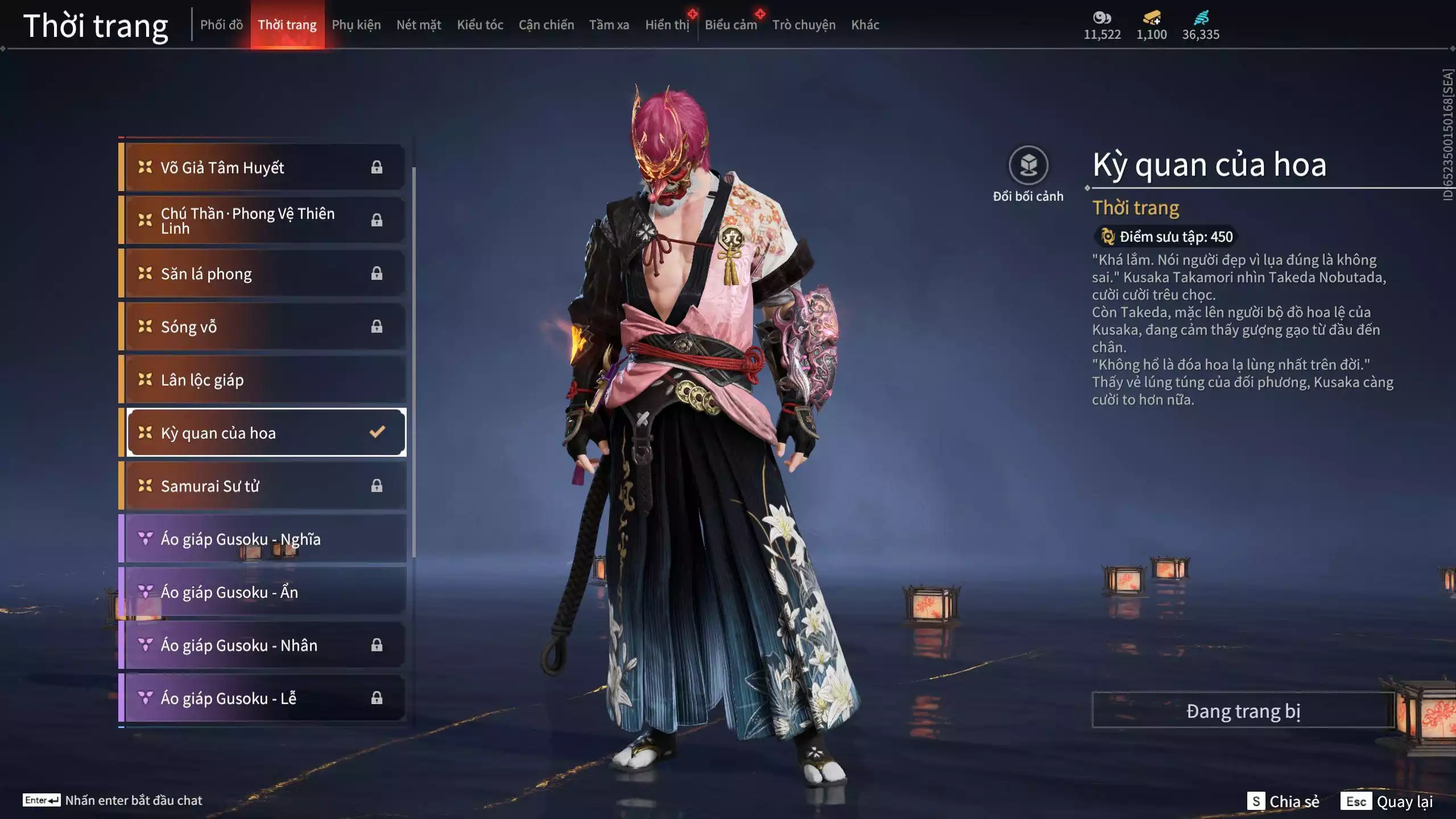This screenshot has height=819, width=1456.
Task: Select the Trò chuyện tab
Action: click(x=804, y=25)
